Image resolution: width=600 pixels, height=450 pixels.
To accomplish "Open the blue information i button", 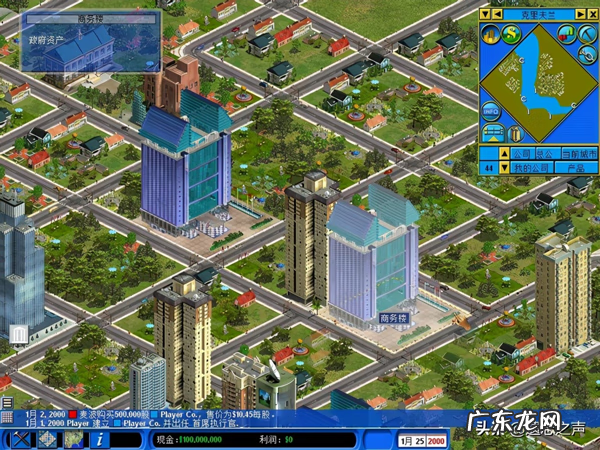I will 101,439.
